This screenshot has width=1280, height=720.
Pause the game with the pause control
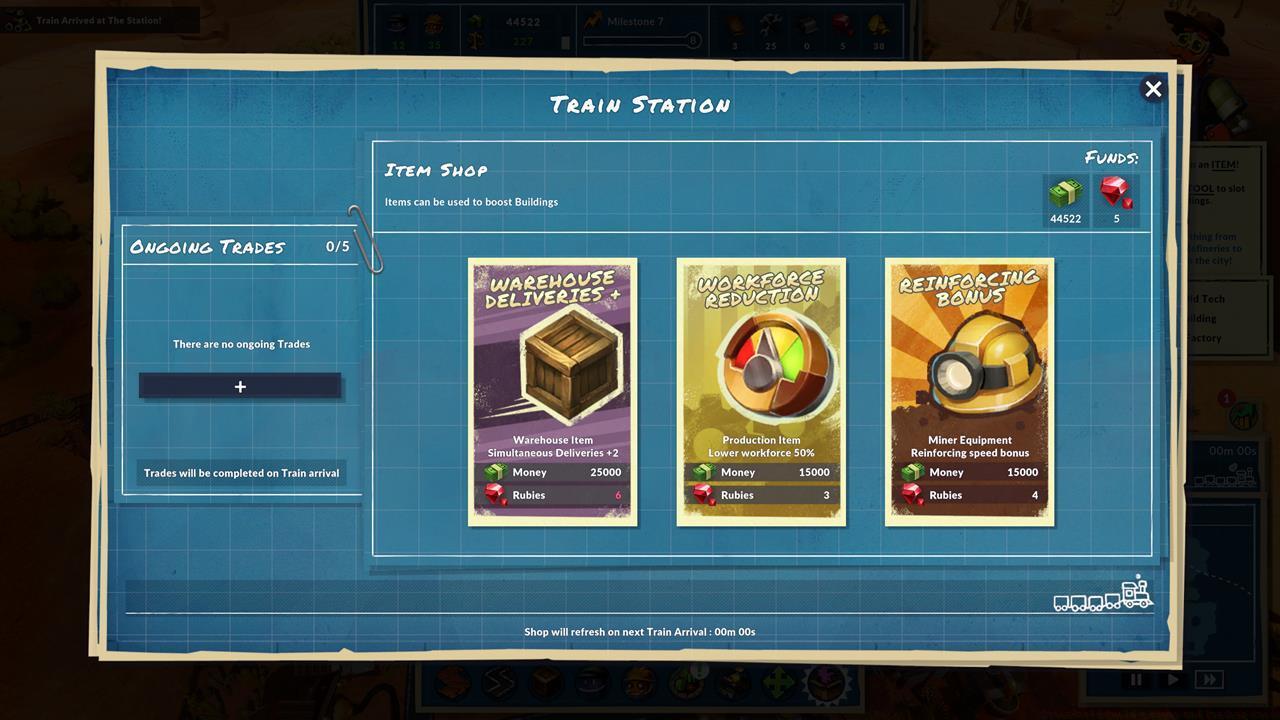pos(1136,679)
